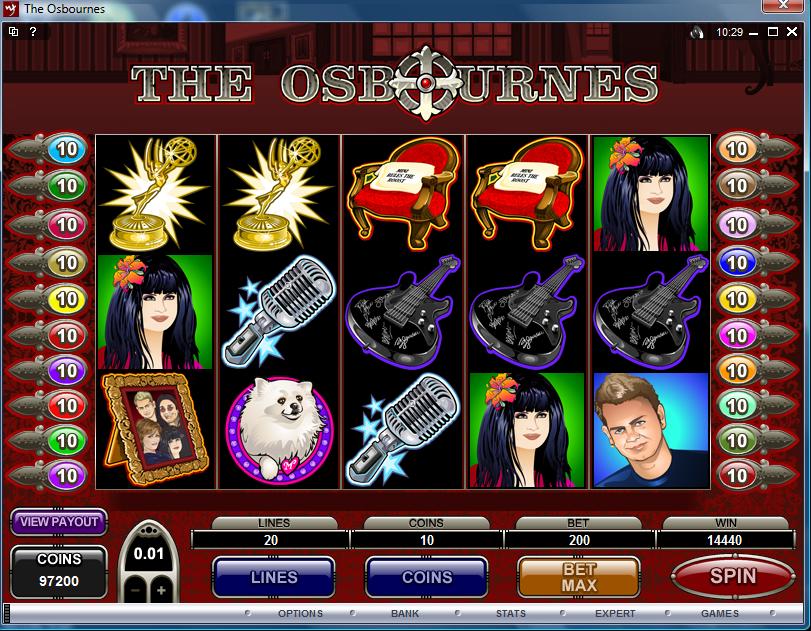Open the OPTIONS menu
811x631 pixels.
coord(300,613)
